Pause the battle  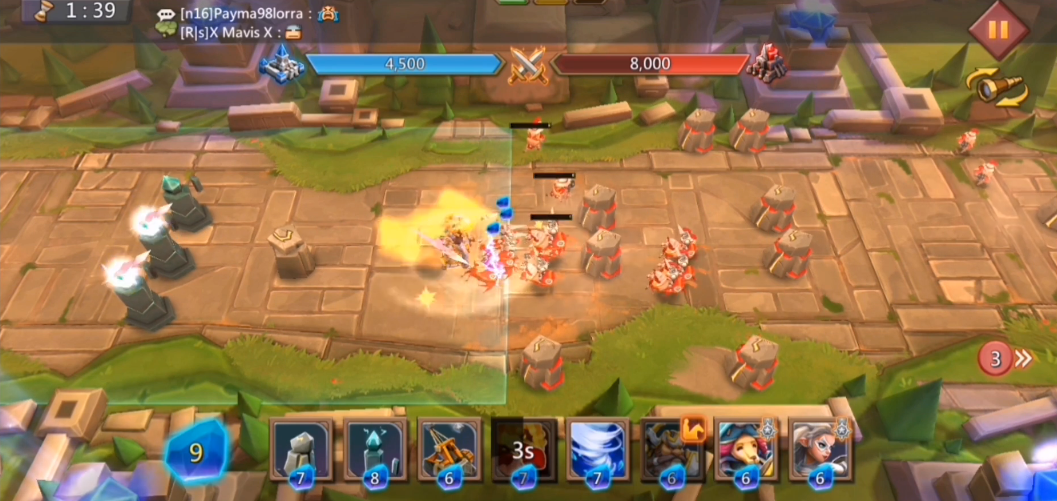[997, 28]
